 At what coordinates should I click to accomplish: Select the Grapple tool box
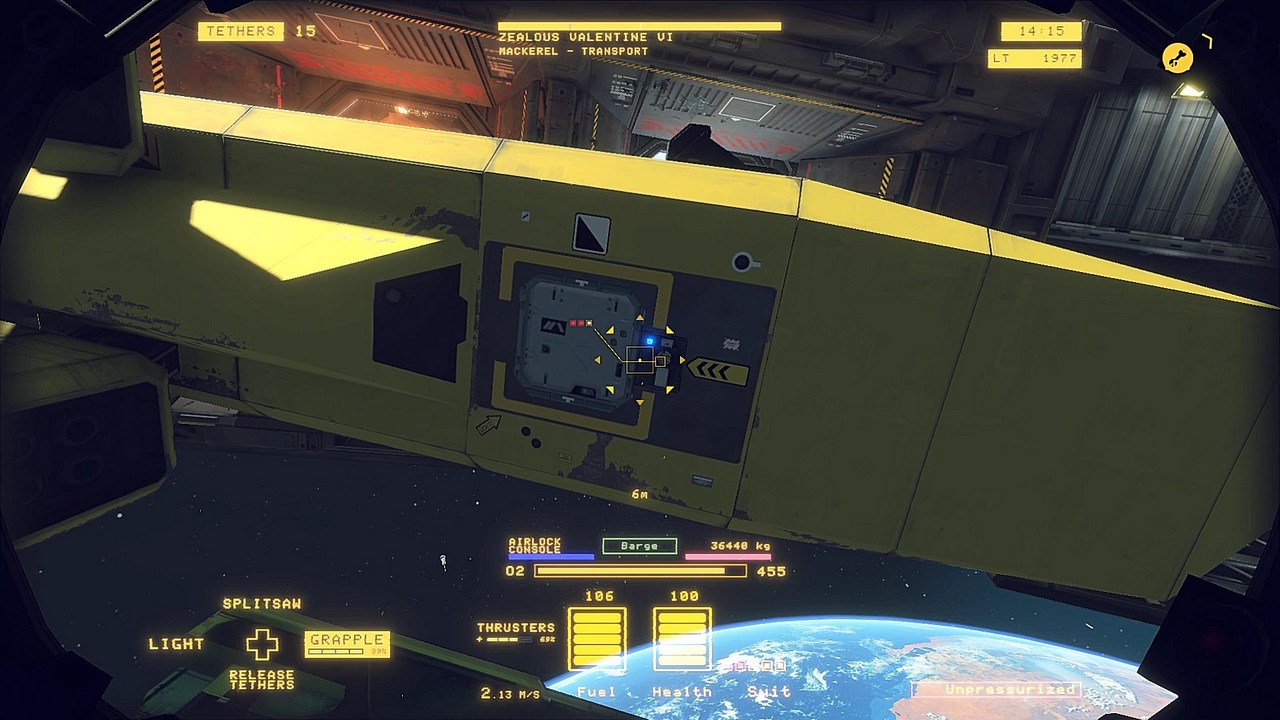point(346,643)
